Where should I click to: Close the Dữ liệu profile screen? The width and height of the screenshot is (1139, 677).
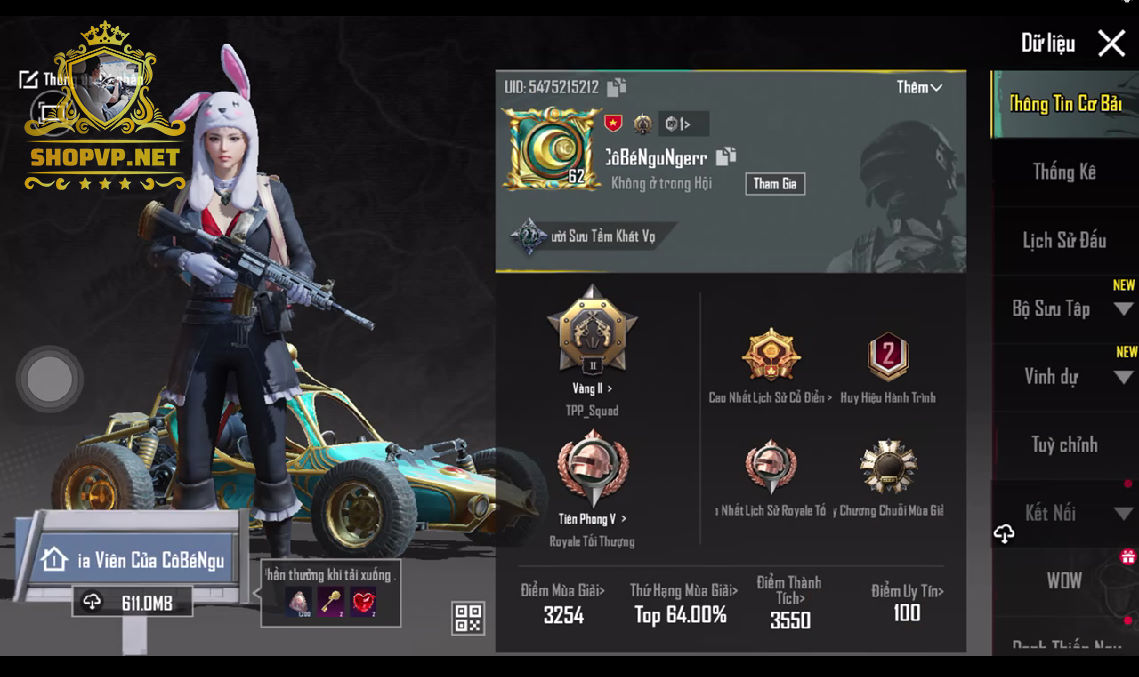click(x=1111, y=43)
